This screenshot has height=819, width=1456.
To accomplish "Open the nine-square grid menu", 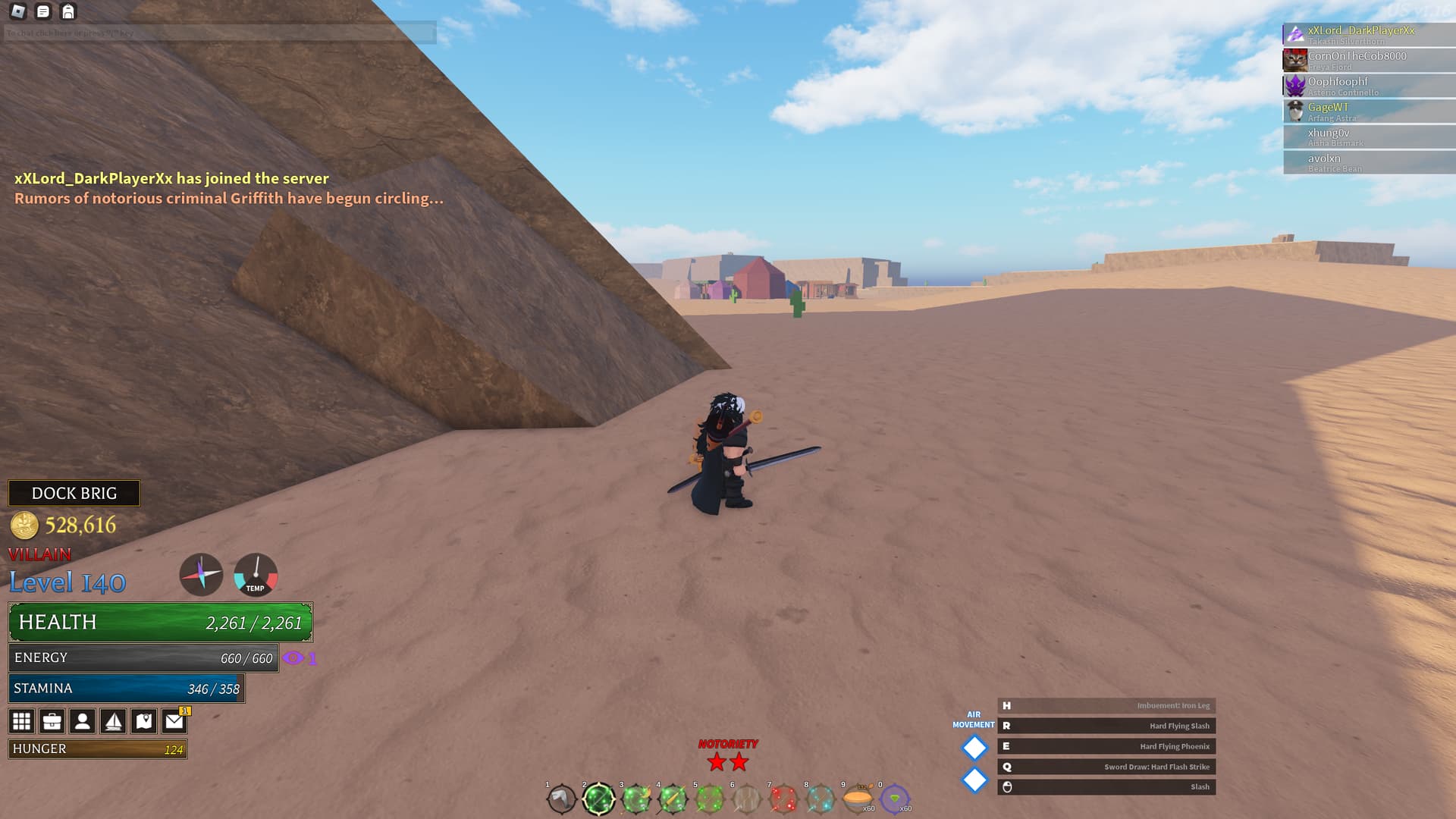I will (x=21, y=721).
